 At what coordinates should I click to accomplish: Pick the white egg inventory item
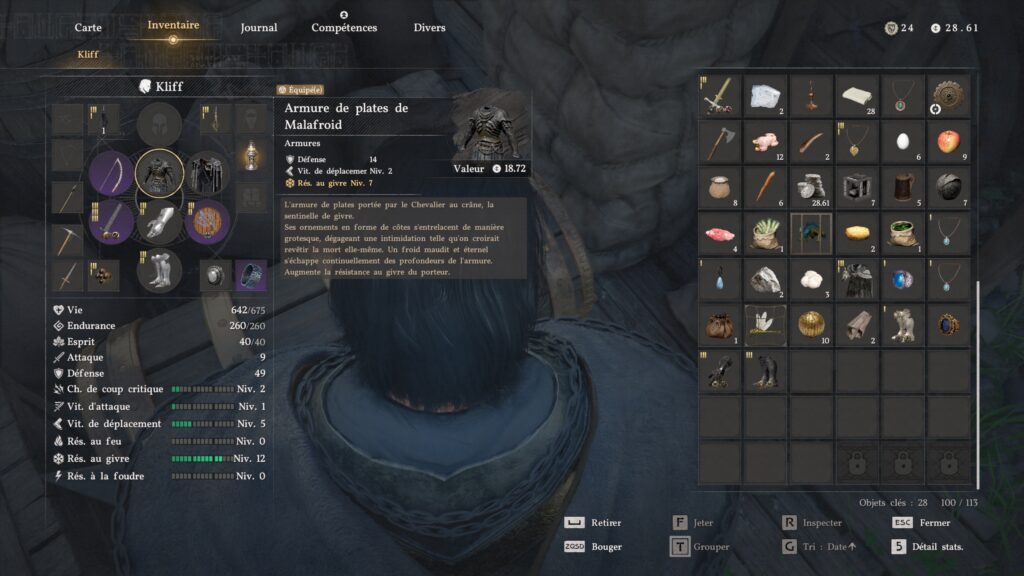click(x=901, y=141)
